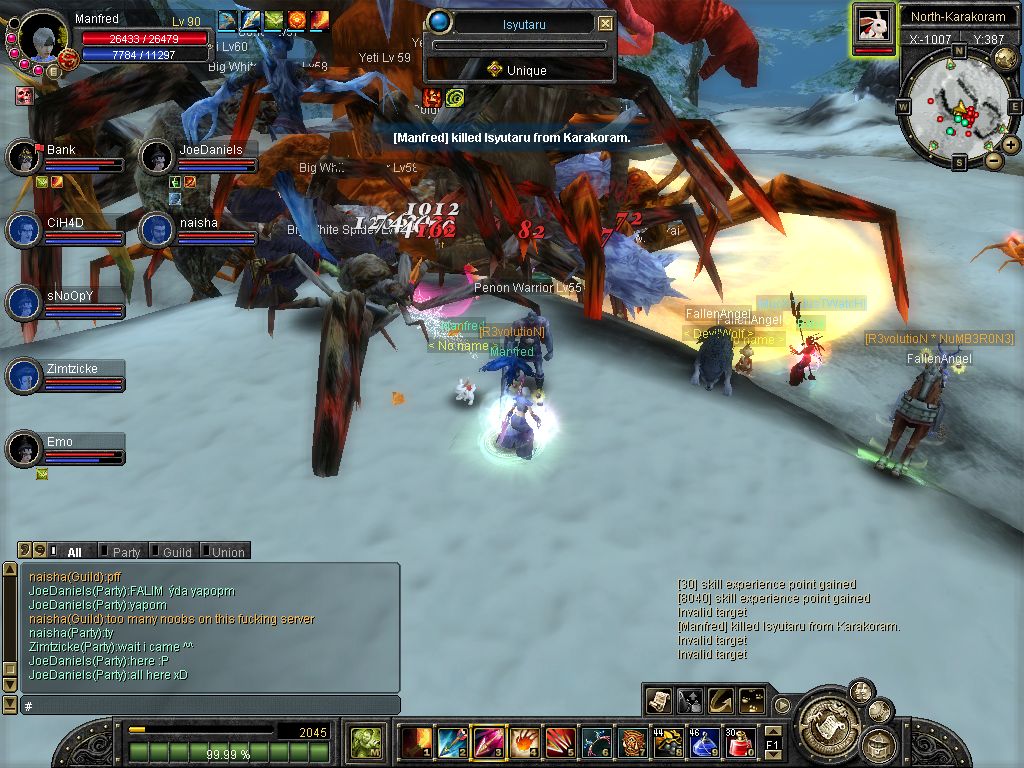The image size is (1024, 768).
Task: Close the Isyutaru target window
Action: pos(605,23)
